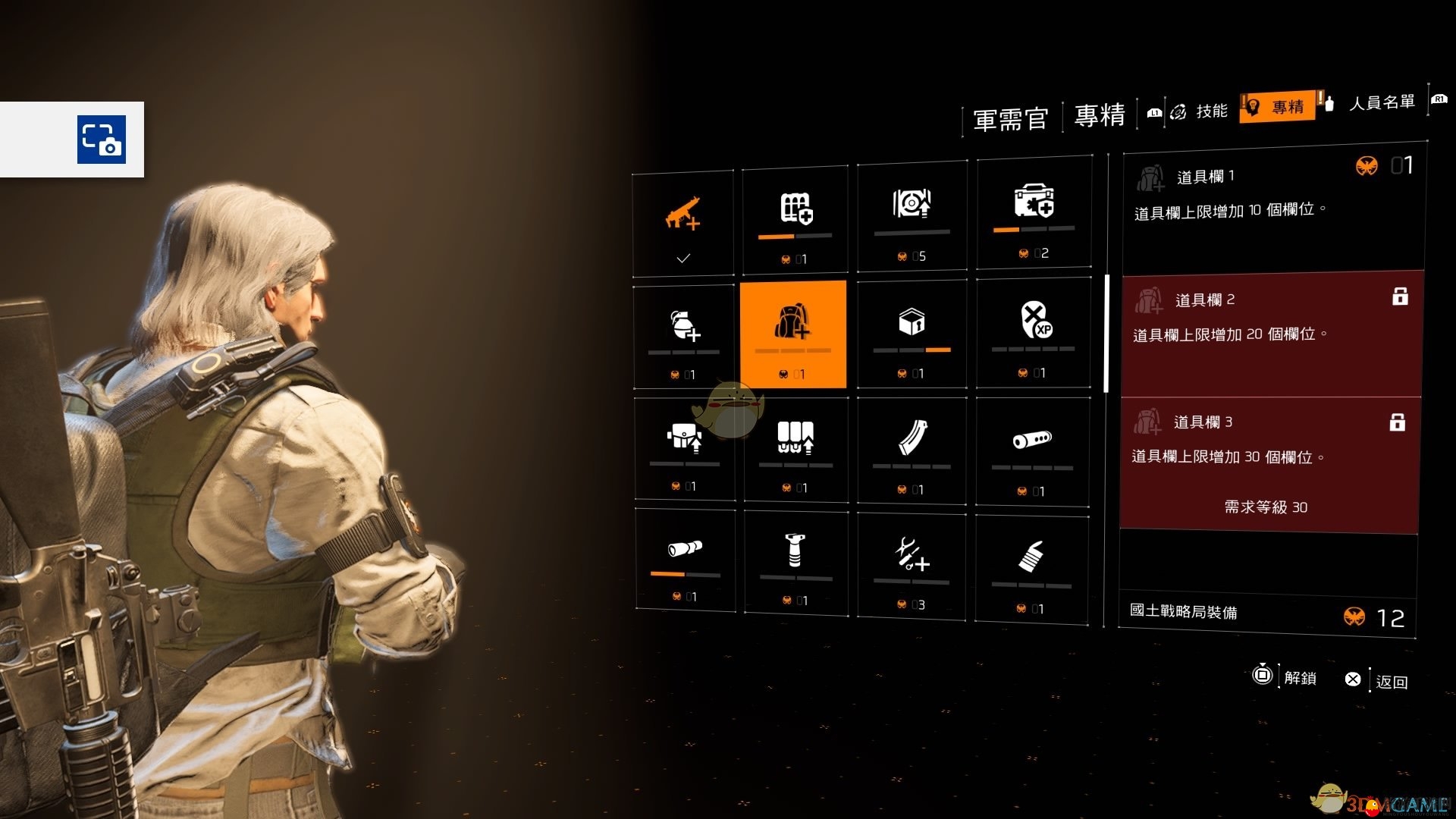The height and width of the screenshot is (819, 1456).
Task: Select the locked 道具欄 3 tier
Action: pos(1269,463)
